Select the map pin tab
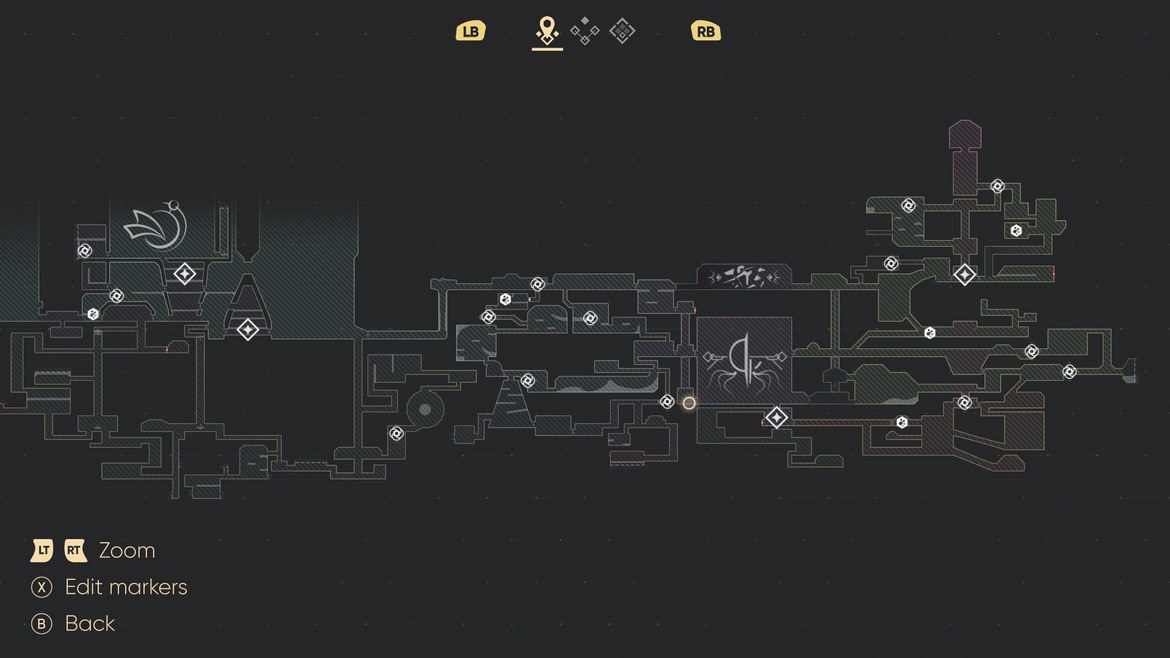The height and width of the screenshot is (658, 1170). click(546, 30)
